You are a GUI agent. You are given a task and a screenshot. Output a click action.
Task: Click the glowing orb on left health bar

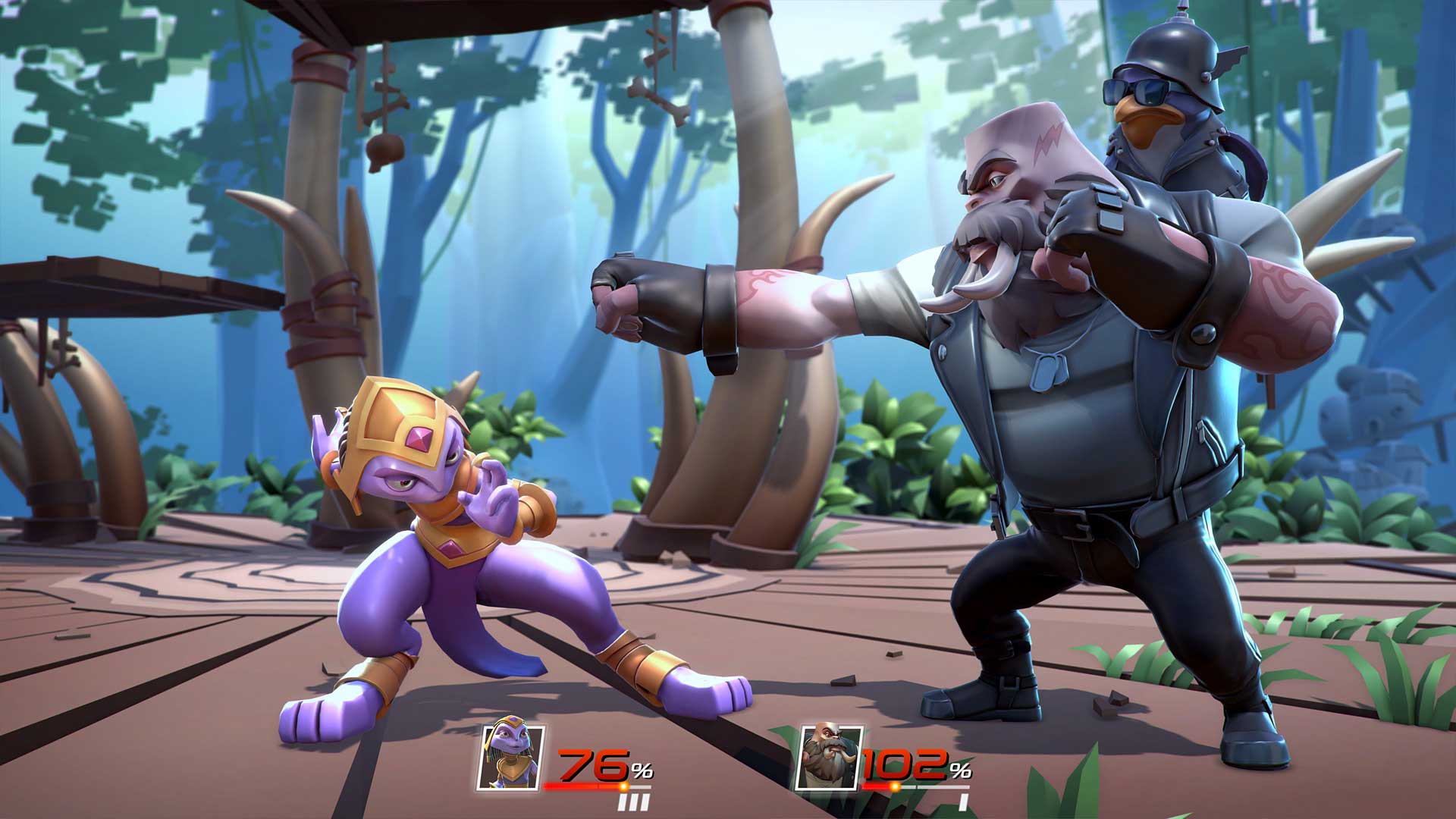pyautogui.click(x=624, y=786)
